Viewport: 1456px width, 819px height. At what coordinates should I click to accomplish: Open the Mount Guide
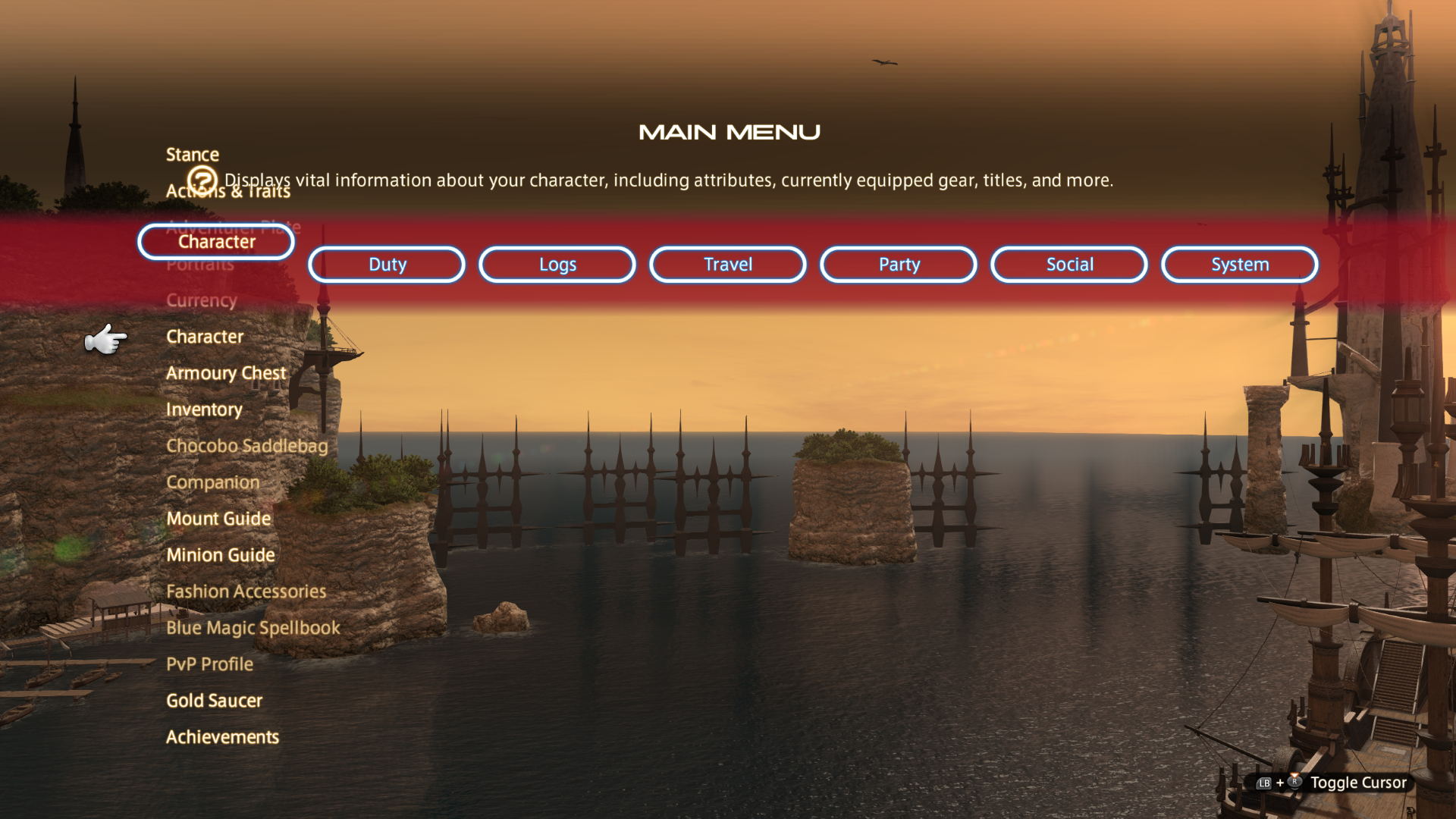[218, 519]
